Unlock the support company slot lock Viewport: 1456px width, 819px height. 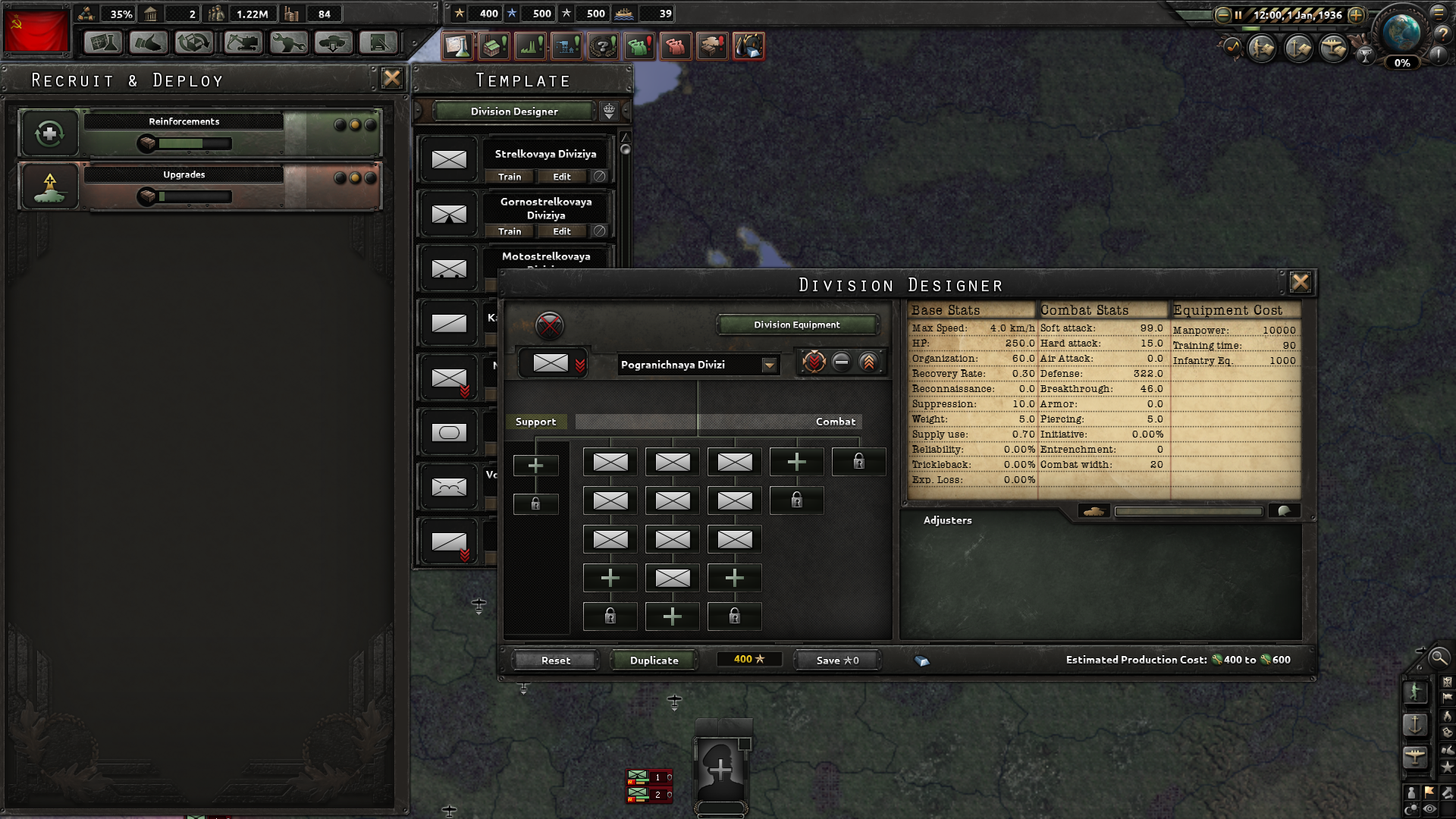(x=536, y=503)
